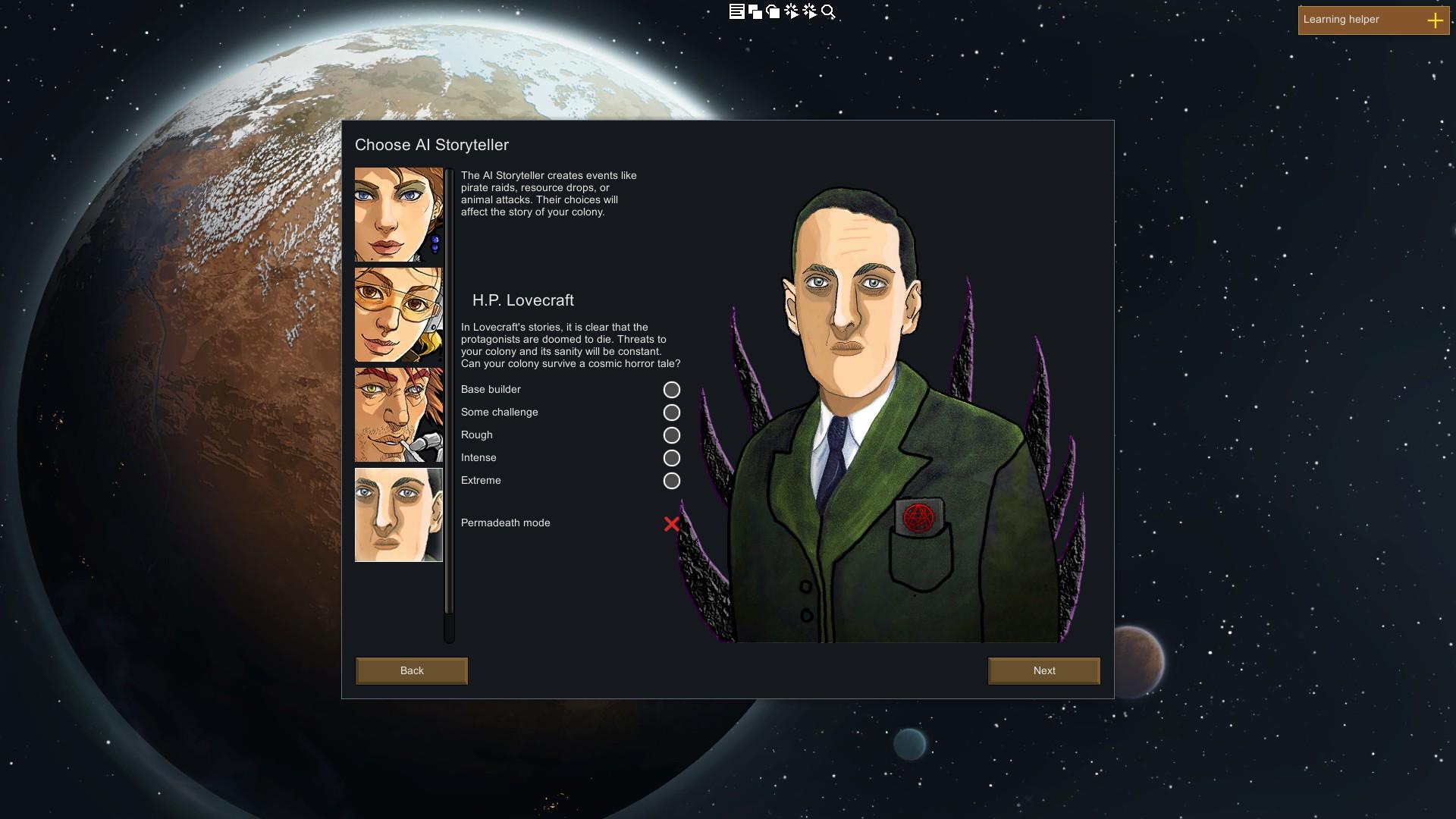Select the H.P. Lovecraft storyteller portrait

[x=398, y=515]
